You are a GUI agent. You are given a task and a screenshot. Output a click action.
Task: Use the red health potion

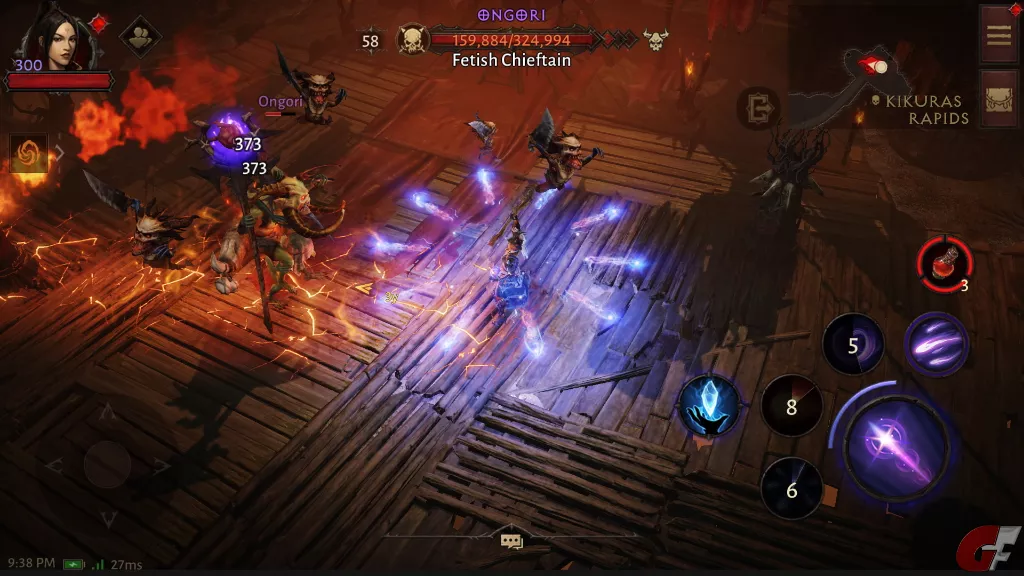(943, 265)
